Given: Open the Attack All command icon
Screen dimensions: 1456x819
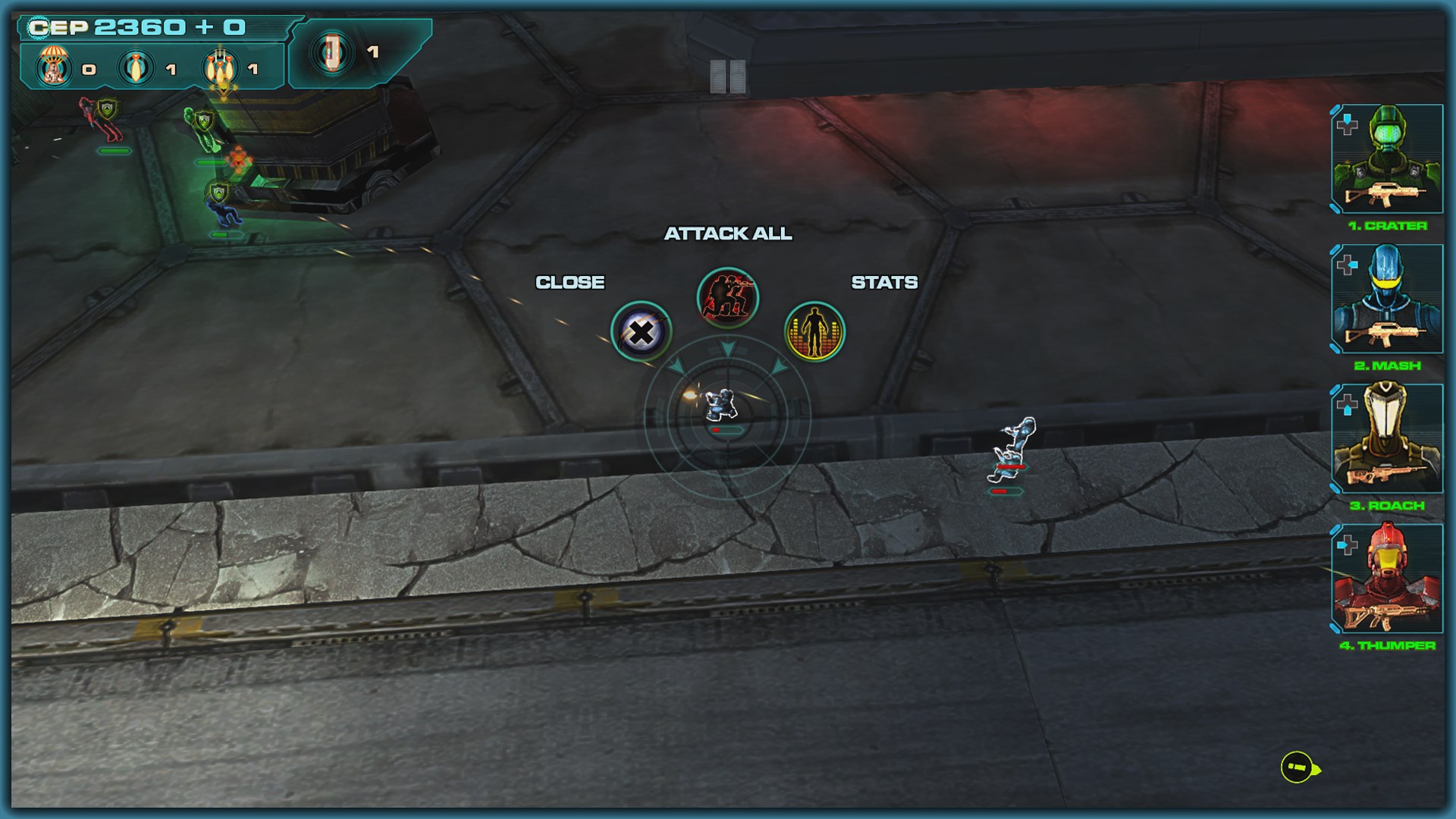Looking at the screenshot, I should tap(726, 297).
